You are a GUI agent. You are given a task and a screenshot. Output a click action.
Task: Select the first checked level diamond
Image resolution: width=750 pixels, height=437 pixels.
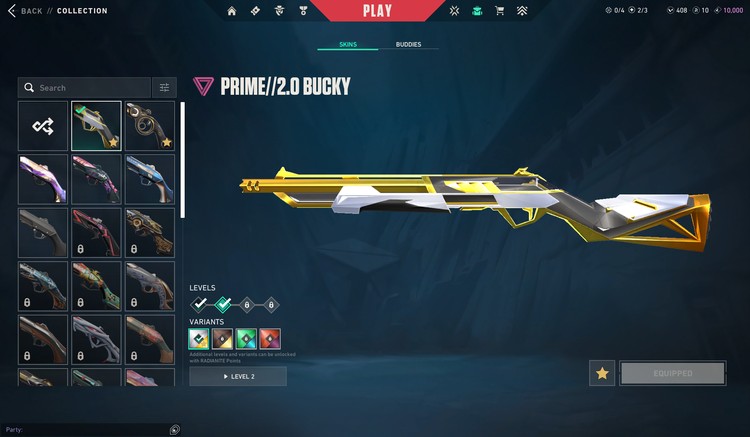click(x=200, y=304)
